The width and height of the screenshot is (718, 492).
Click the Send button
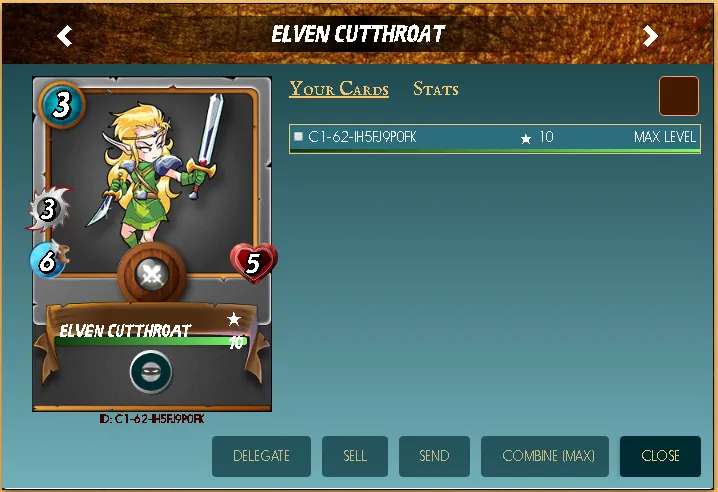434,456
